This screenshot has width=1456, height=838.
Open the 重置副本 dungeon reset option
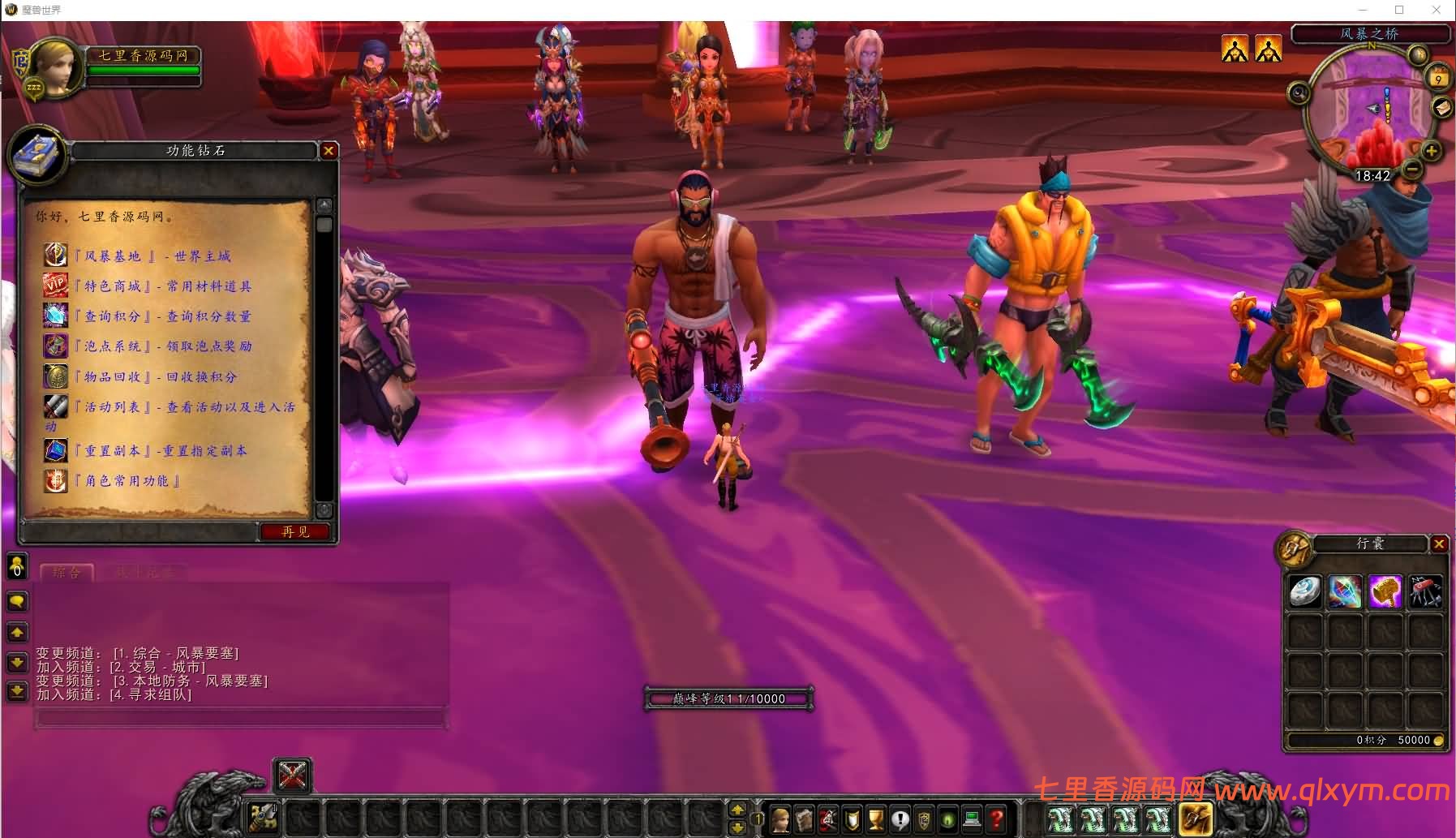pyautogui.click(x=161, y=451)
